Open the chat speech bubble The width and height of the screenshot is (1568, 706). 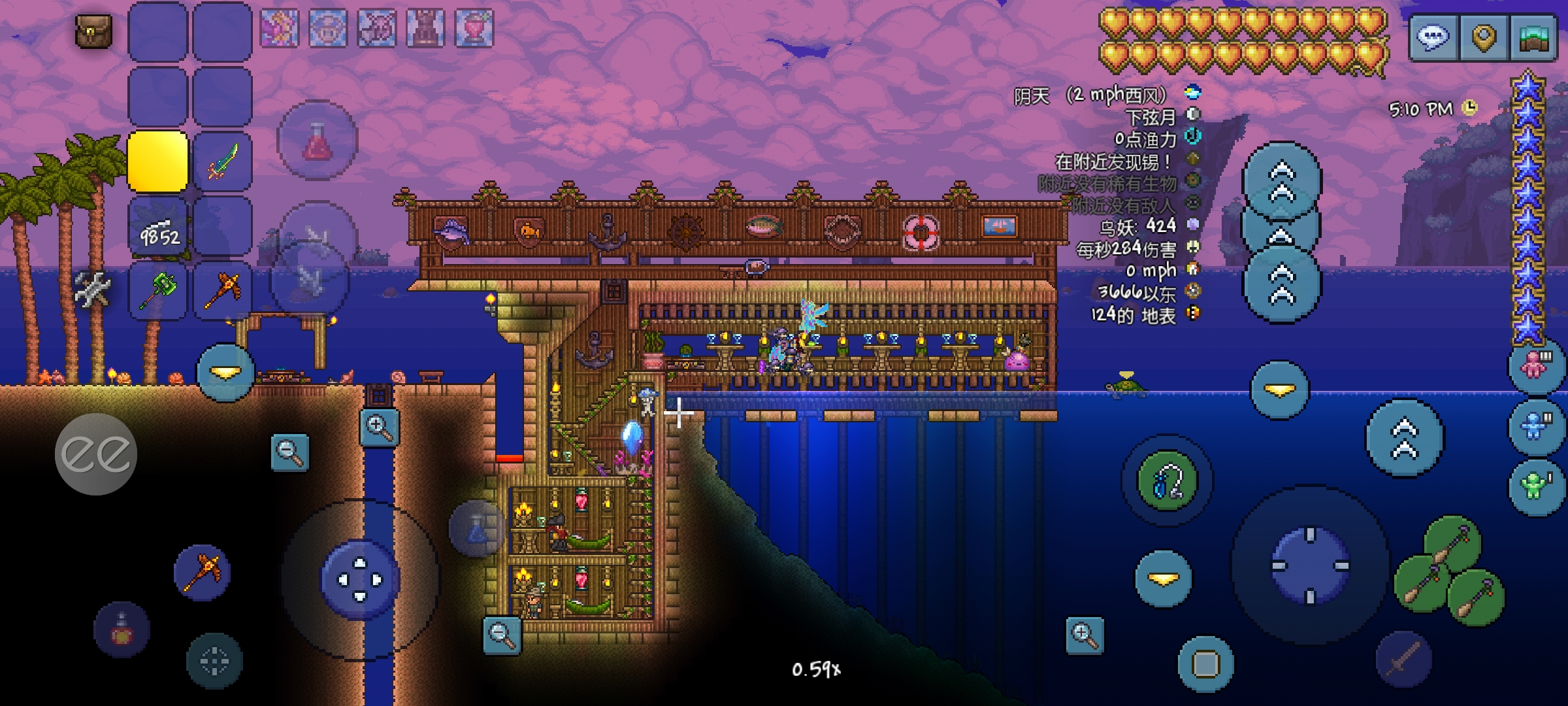pyautogui.click(x=1433, y=38)
